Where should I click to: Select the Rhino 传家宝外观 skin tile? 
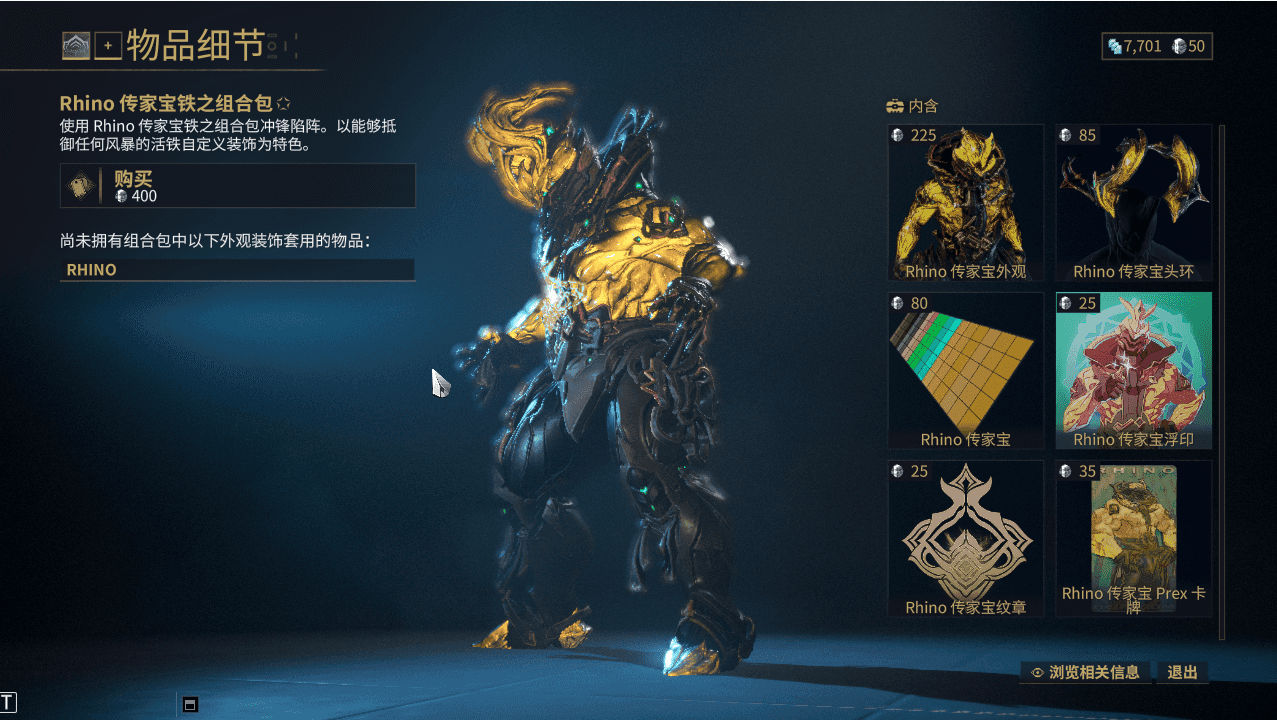[965, 202]
